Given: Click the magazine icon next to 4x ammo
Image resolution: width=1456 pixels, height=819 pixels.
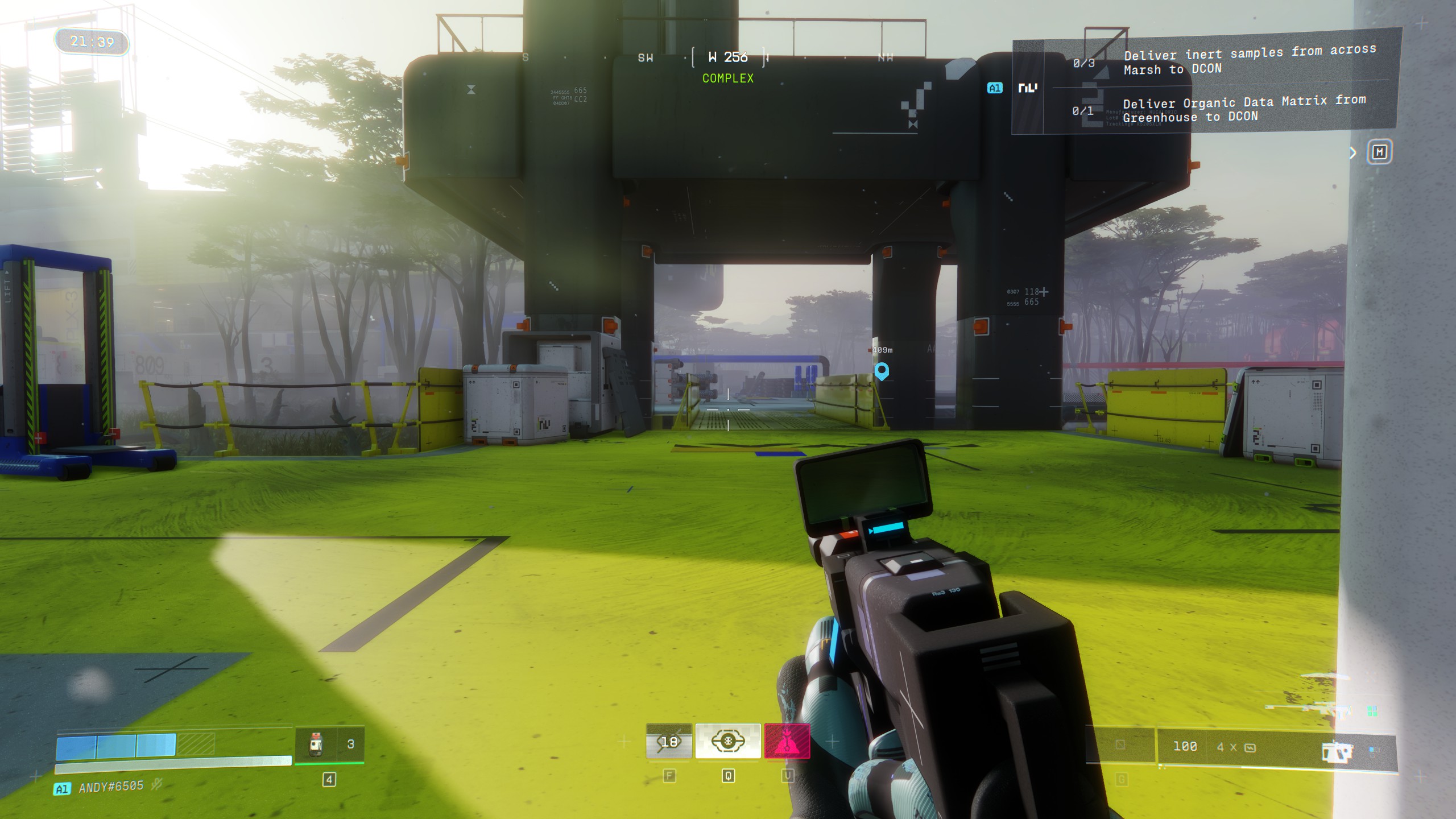Looking at the screenshot, I should [1250, 747].
